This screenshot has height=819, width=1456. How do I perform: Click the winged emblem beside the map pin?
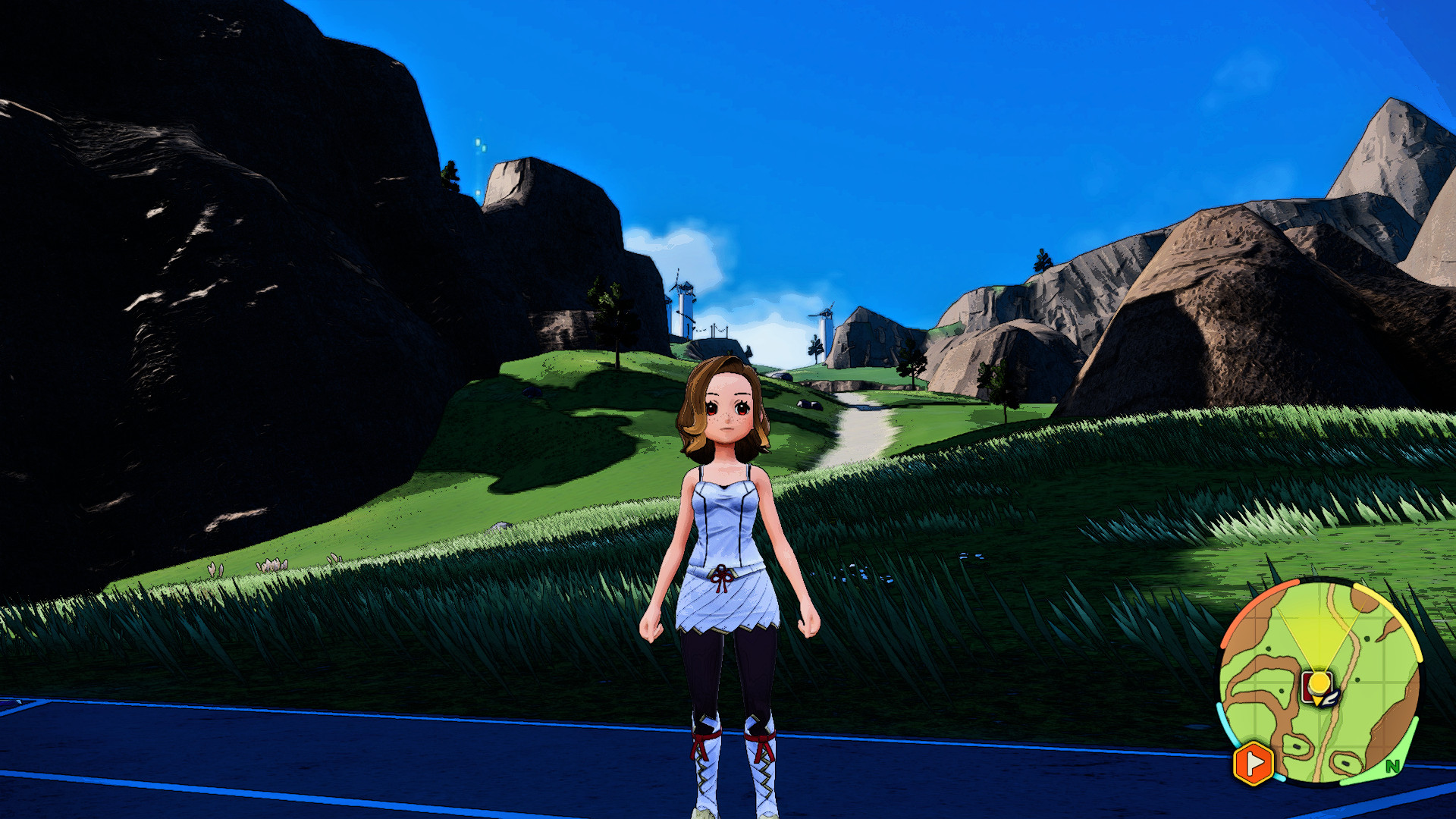click(1329, 698)
